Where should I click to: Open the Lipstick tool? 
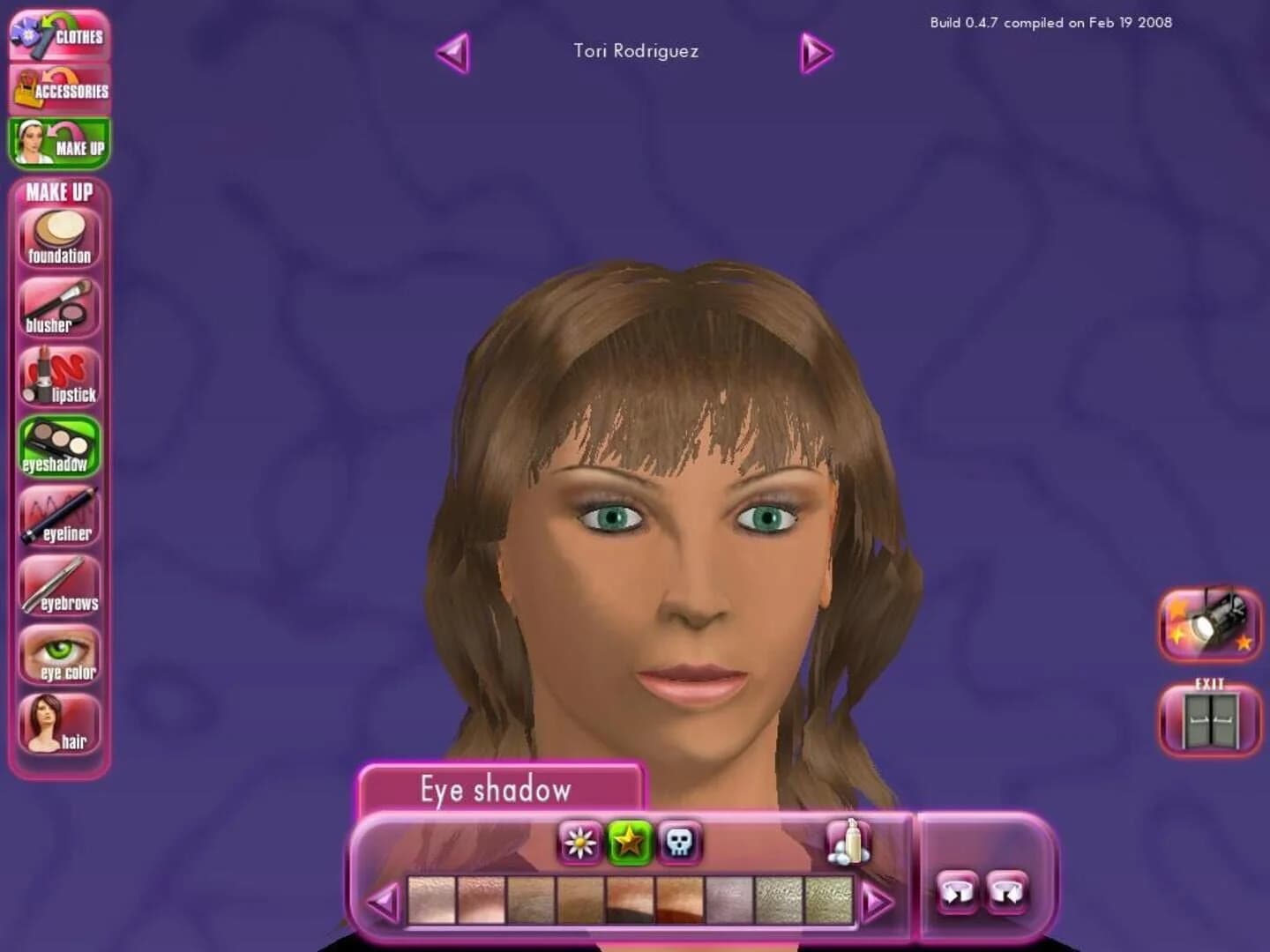tap(58, 375)
